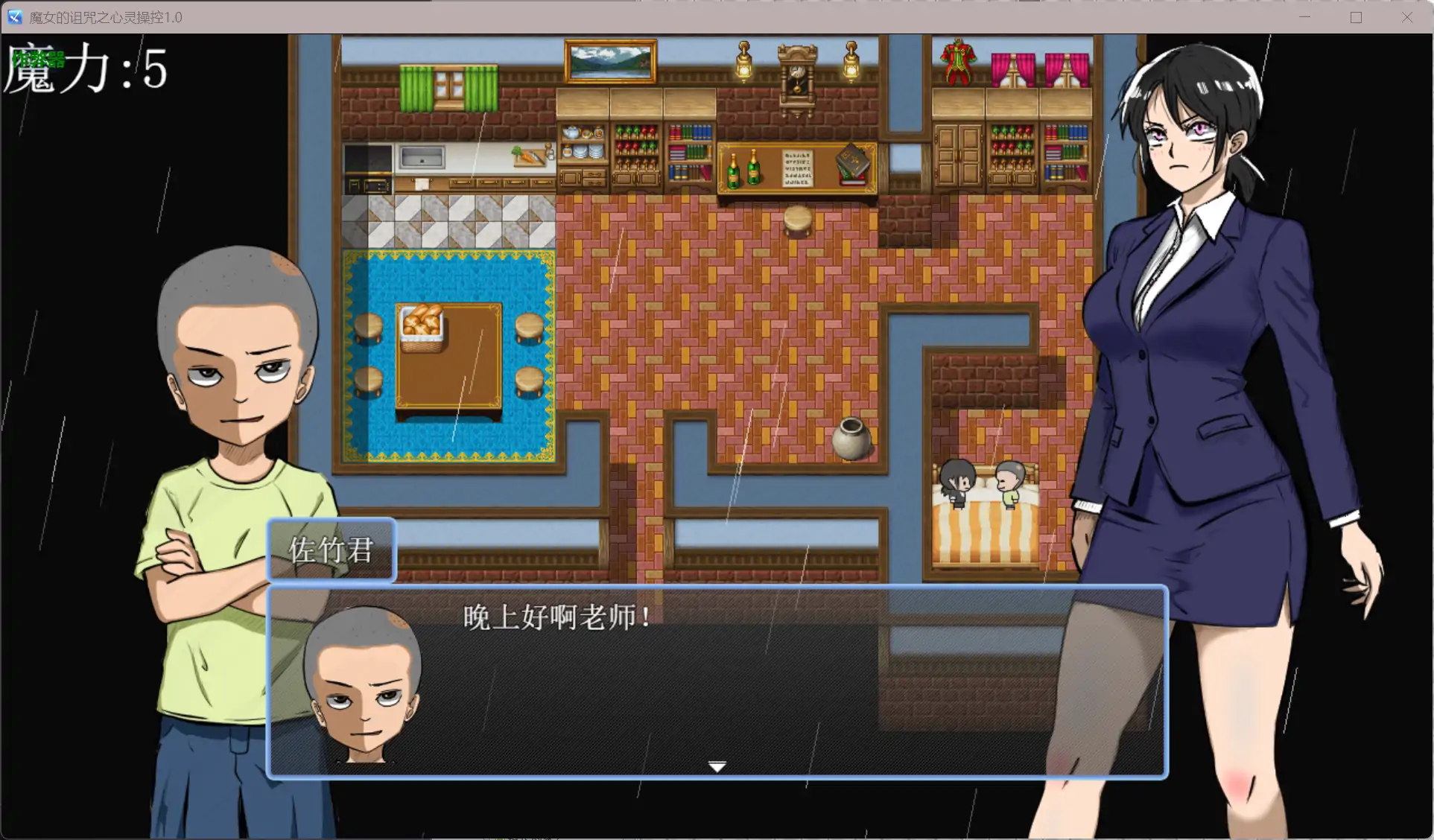Select the landscape painting above the shelf

point(609,60)
